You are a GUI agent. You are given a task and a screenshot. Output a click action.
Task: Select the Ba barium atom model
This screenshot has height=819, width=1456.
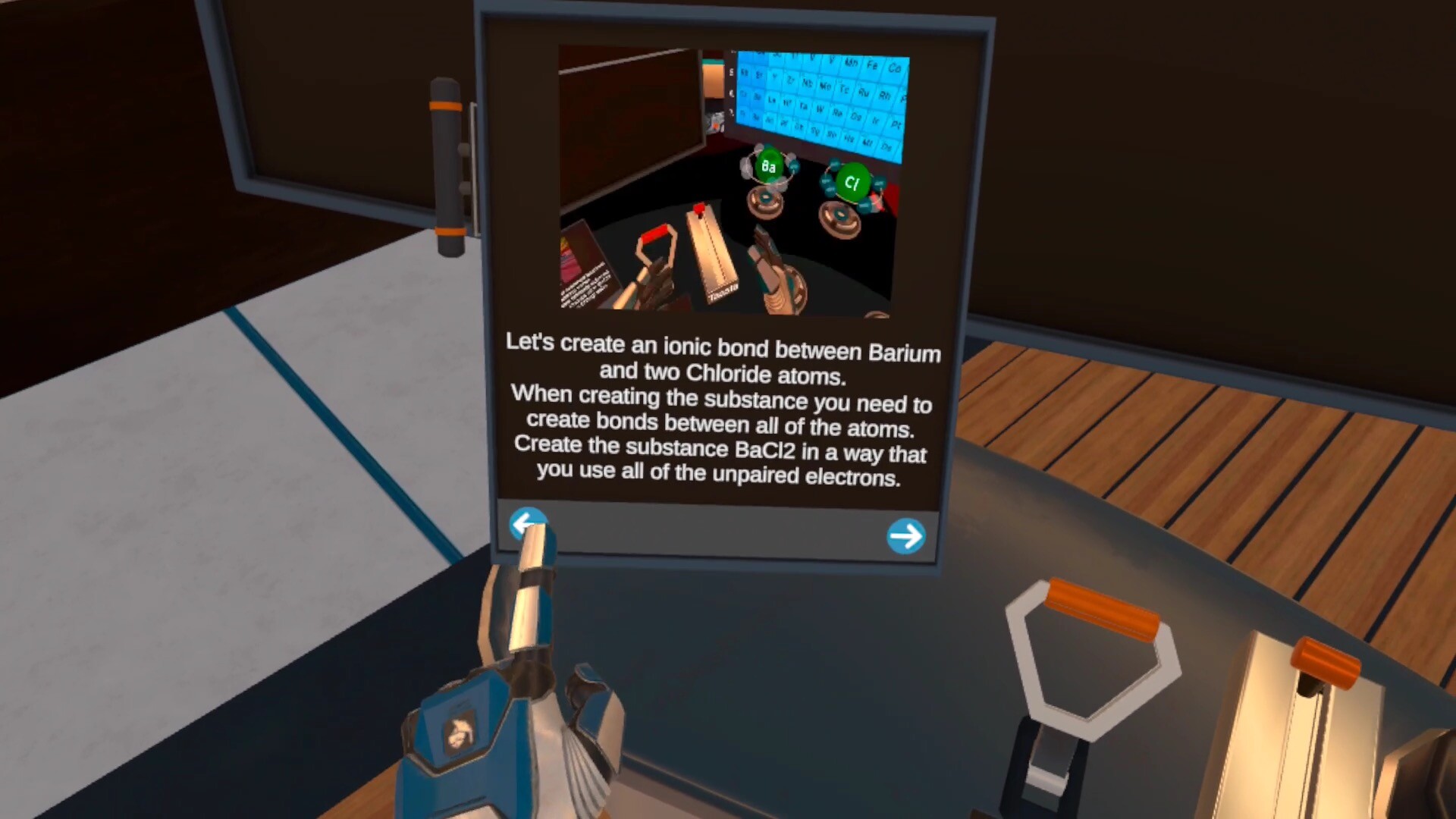[767, 165]
